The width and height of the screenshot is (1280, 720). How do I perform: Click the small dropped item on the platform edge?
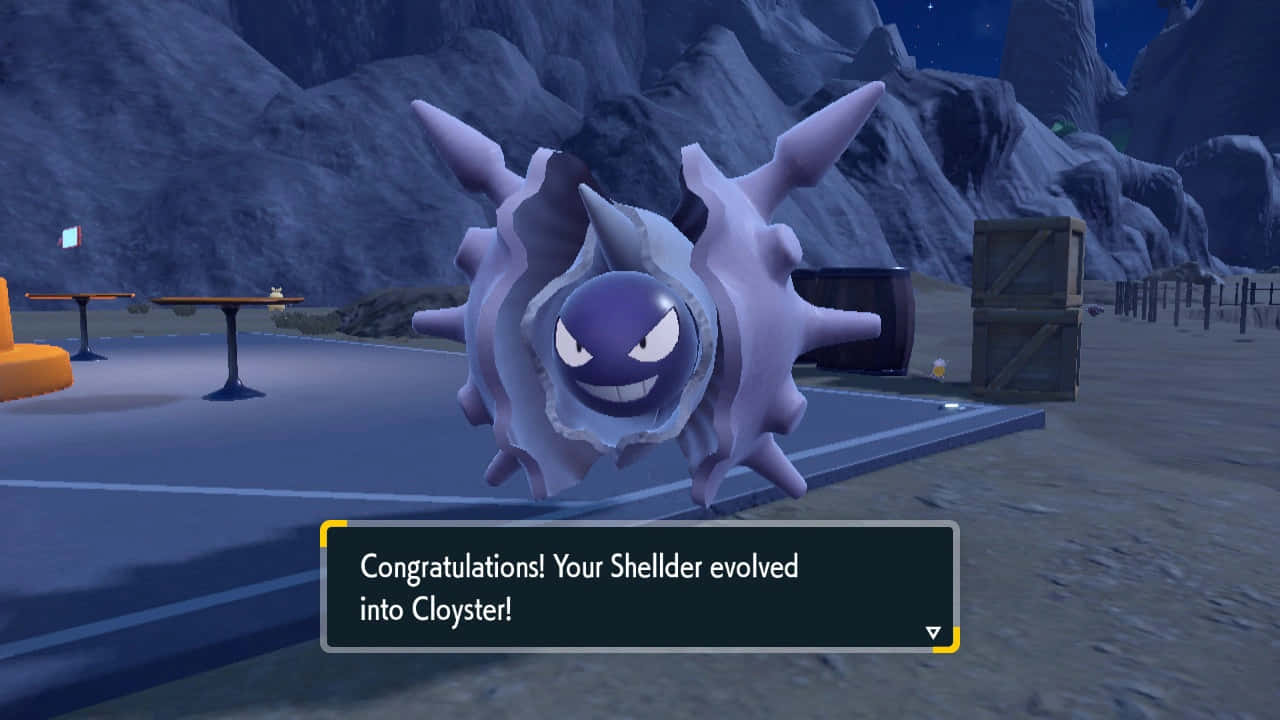point(950,404)
